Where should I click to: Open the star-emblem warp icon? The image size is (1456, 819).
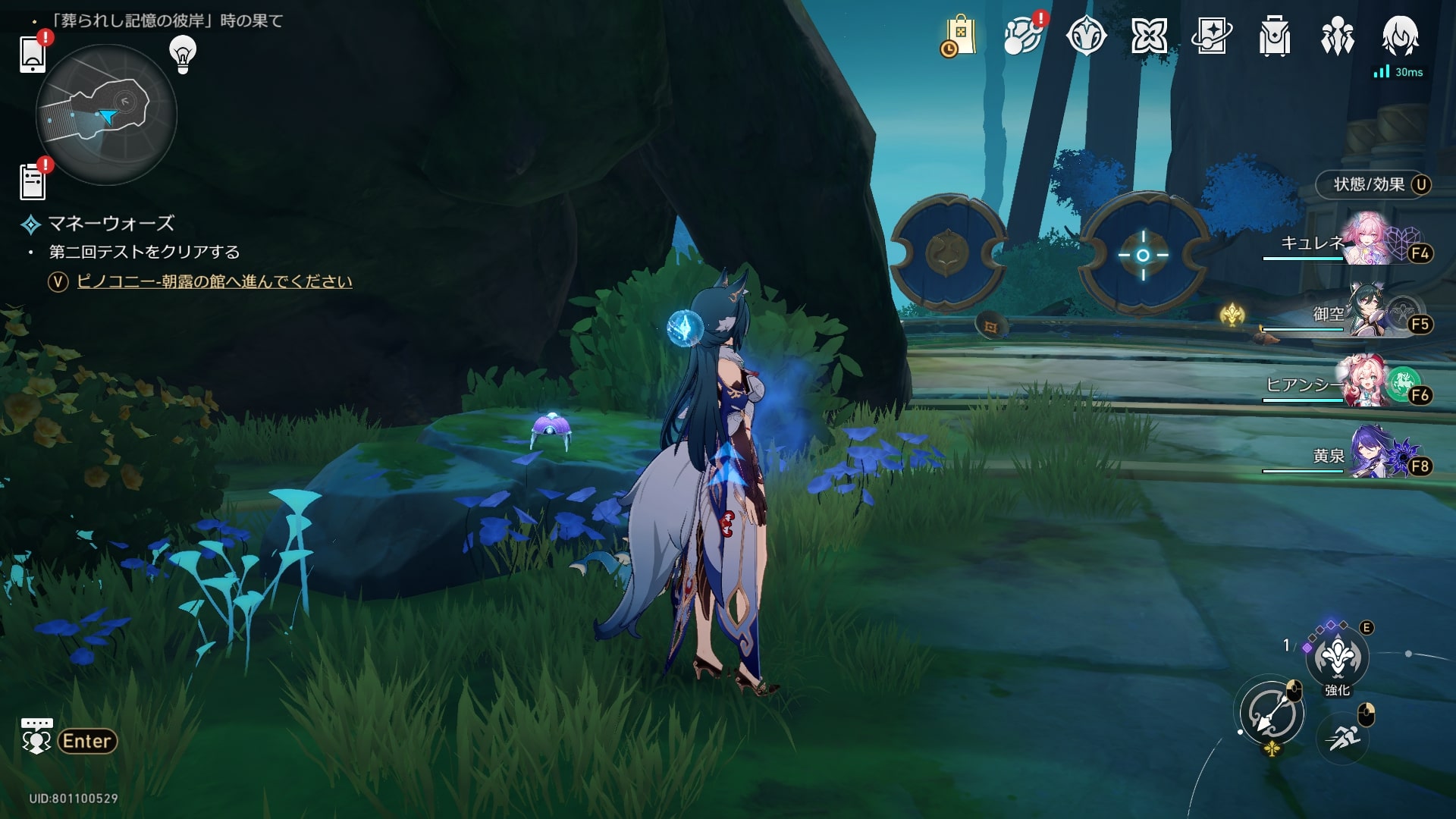pyautogui.click(x=1086, y=36)
